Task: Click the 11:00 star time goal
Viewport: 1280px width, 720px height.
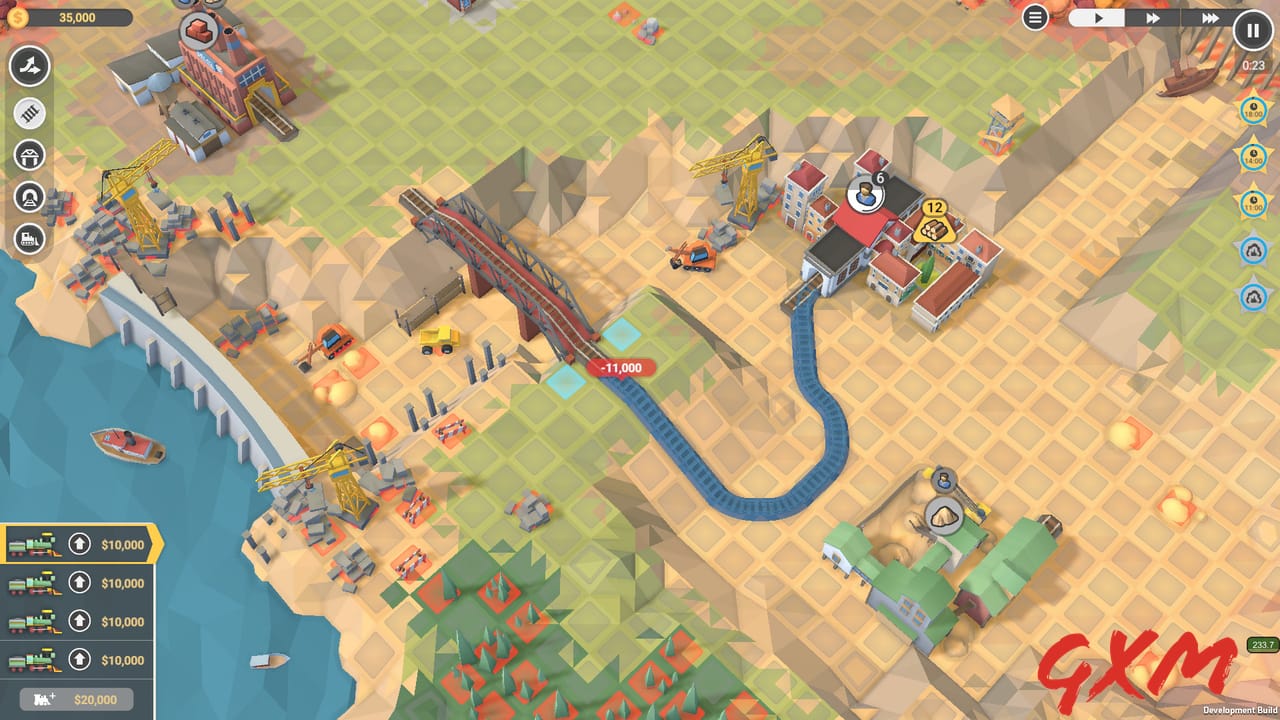Action: (1253, 202)
